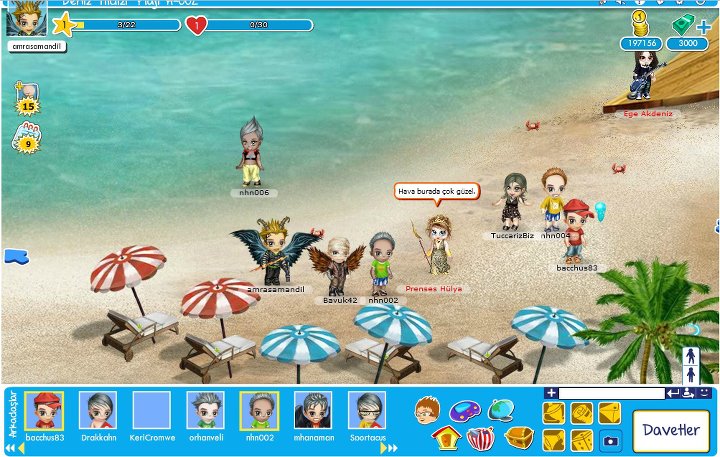Open the paint palette icon
720x457 pixels.
click(464, 410)
